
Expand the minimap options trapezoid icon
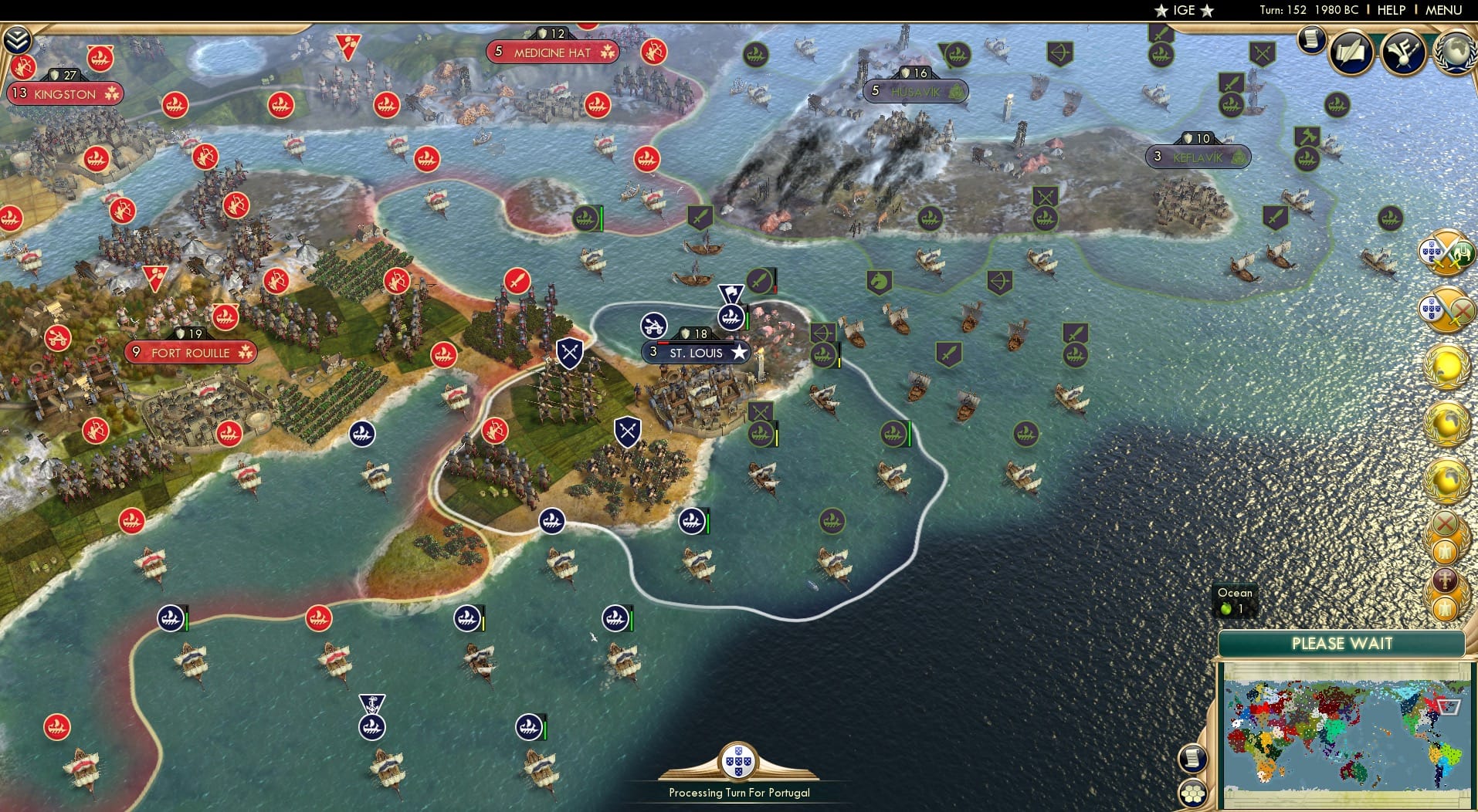(x=1447, y=707)
